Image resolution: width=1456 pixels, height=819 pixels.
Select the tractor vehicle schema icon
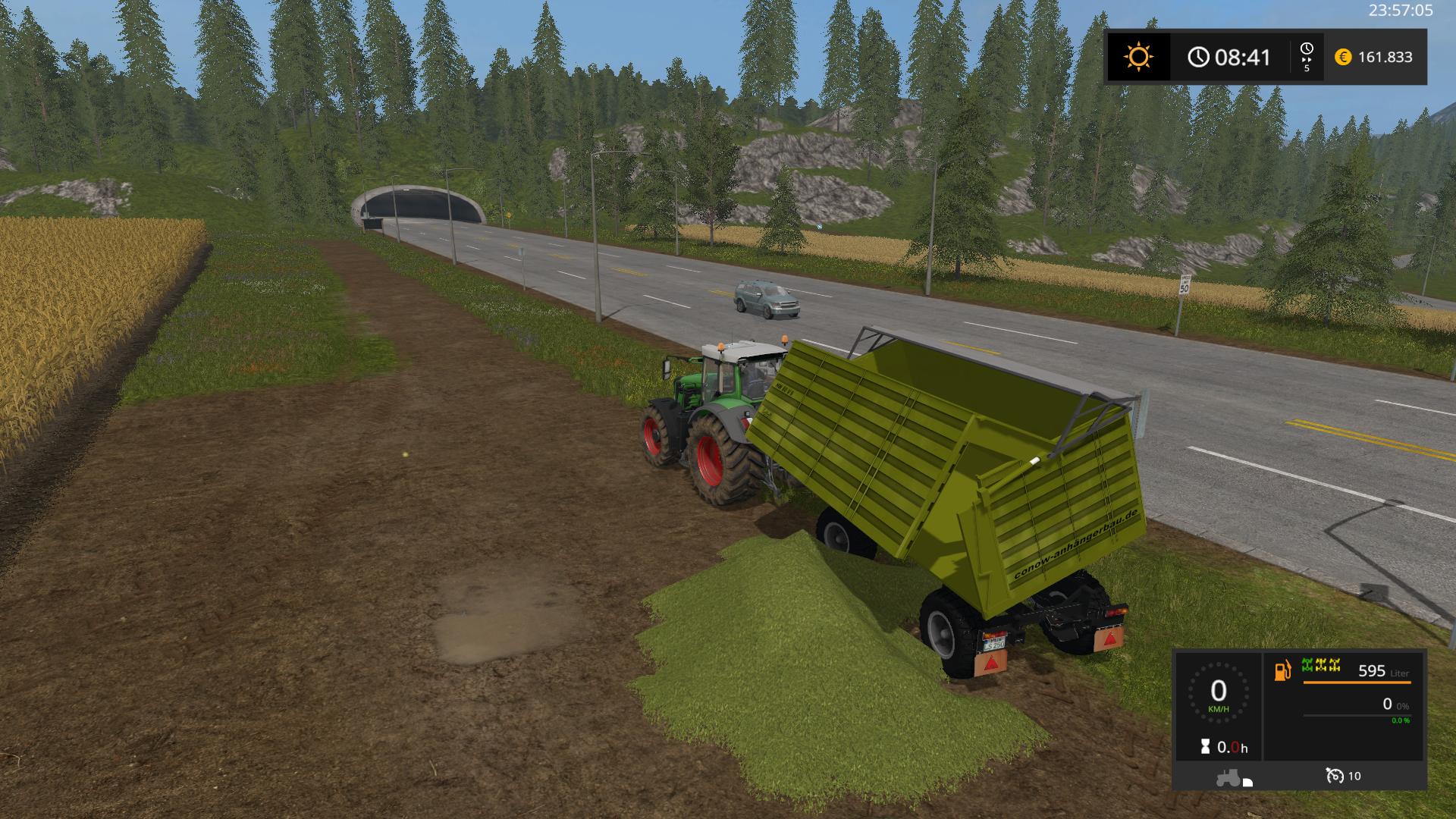1231,777
